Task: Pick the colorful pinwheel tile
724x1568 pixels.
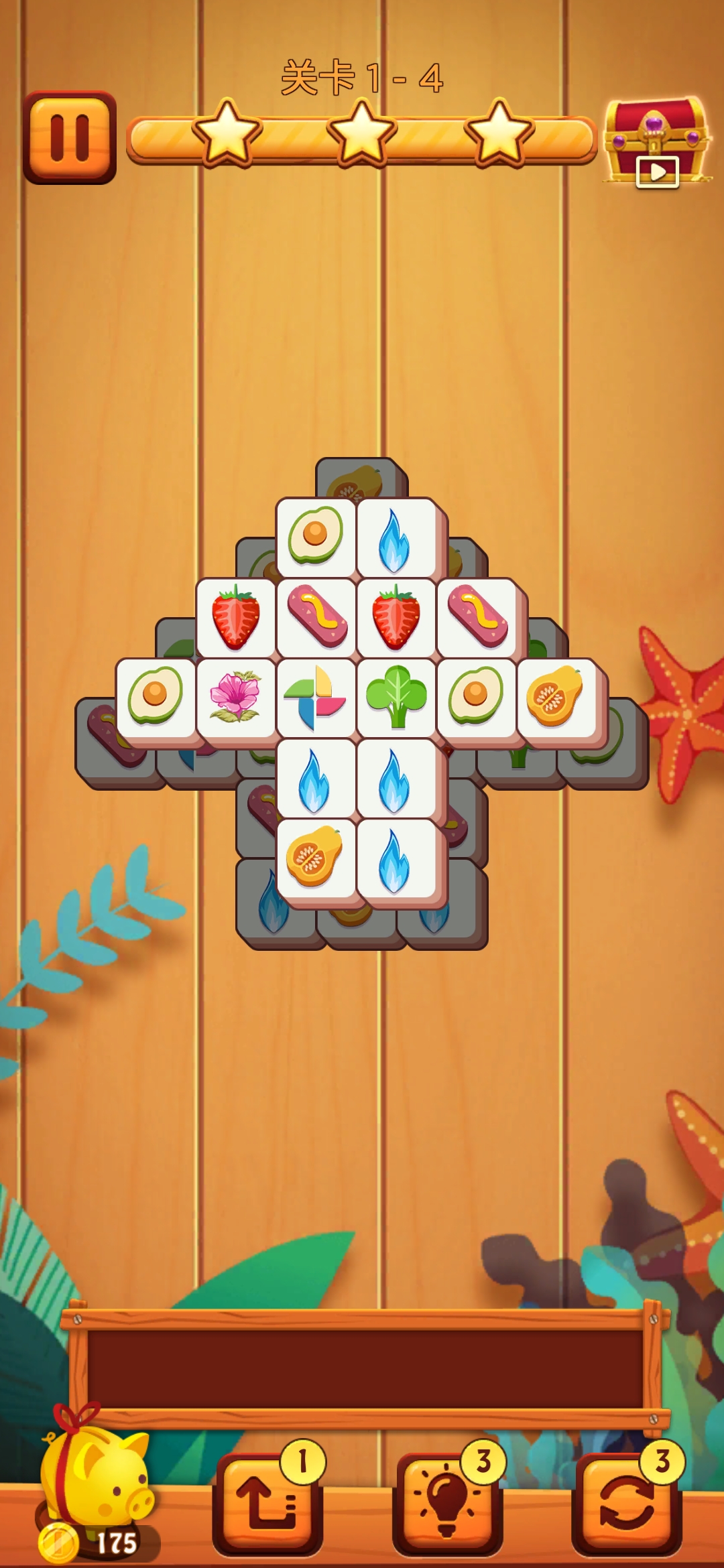Action: pos(315,697)
